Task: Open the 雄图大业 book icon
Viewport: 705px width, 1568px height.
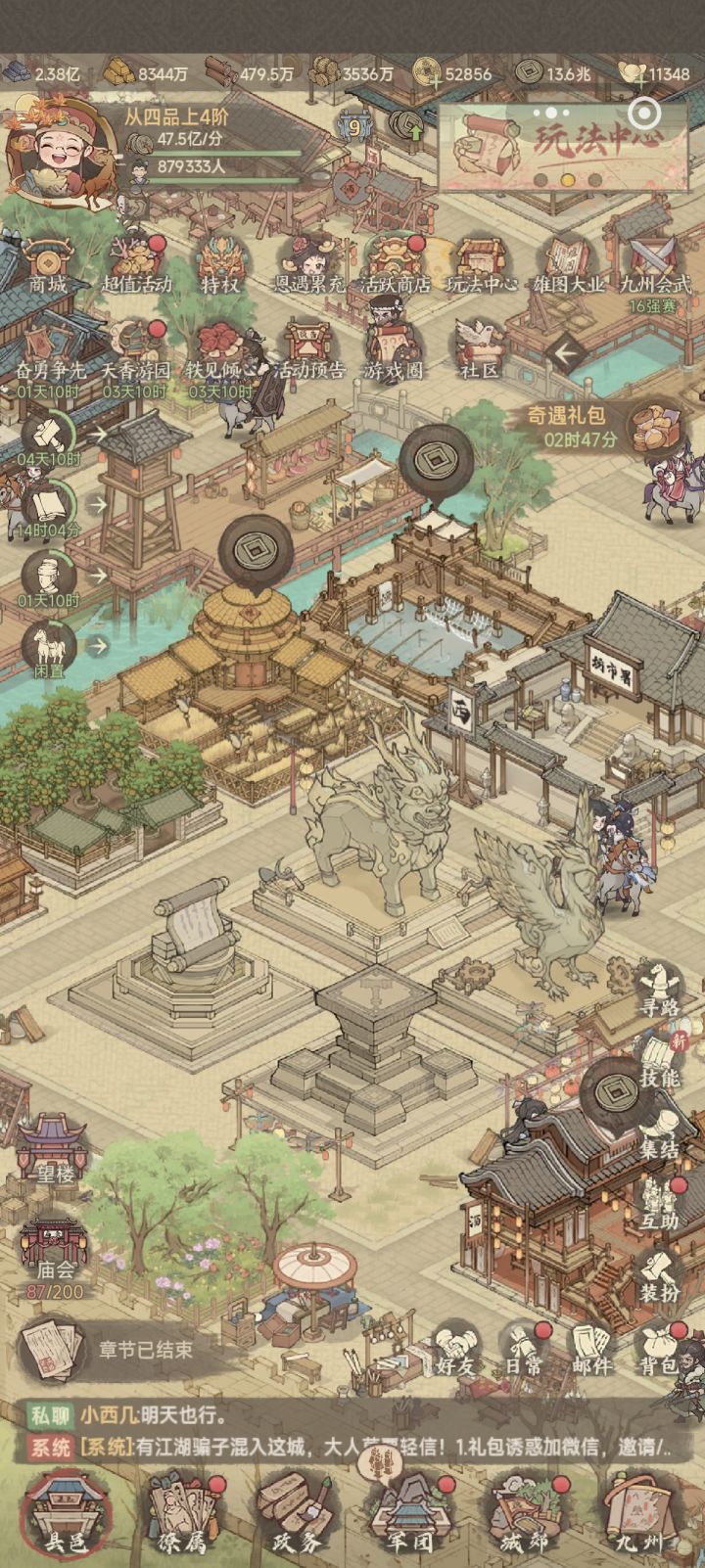Action: point(569,262)
